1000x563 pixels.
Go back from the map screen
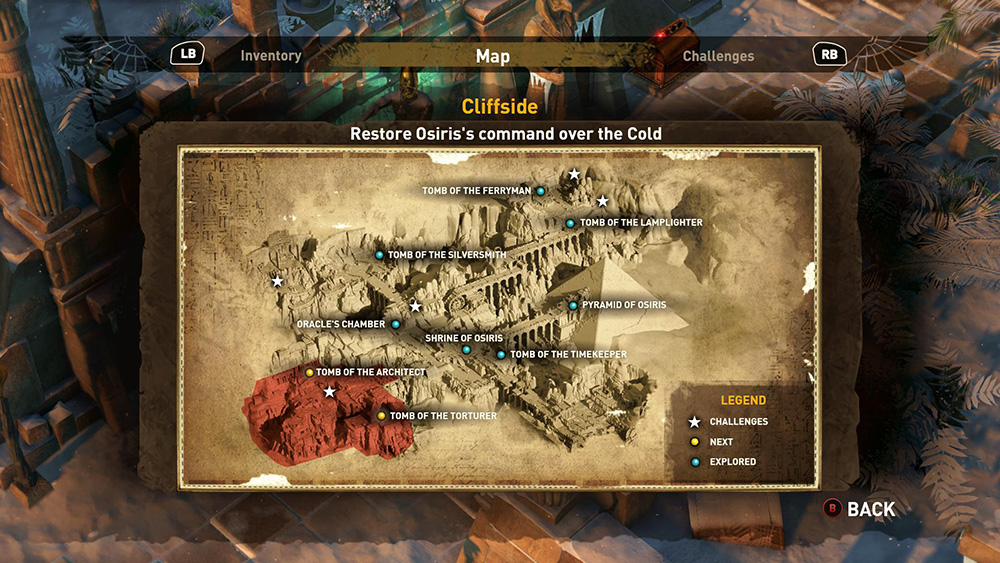859,509
